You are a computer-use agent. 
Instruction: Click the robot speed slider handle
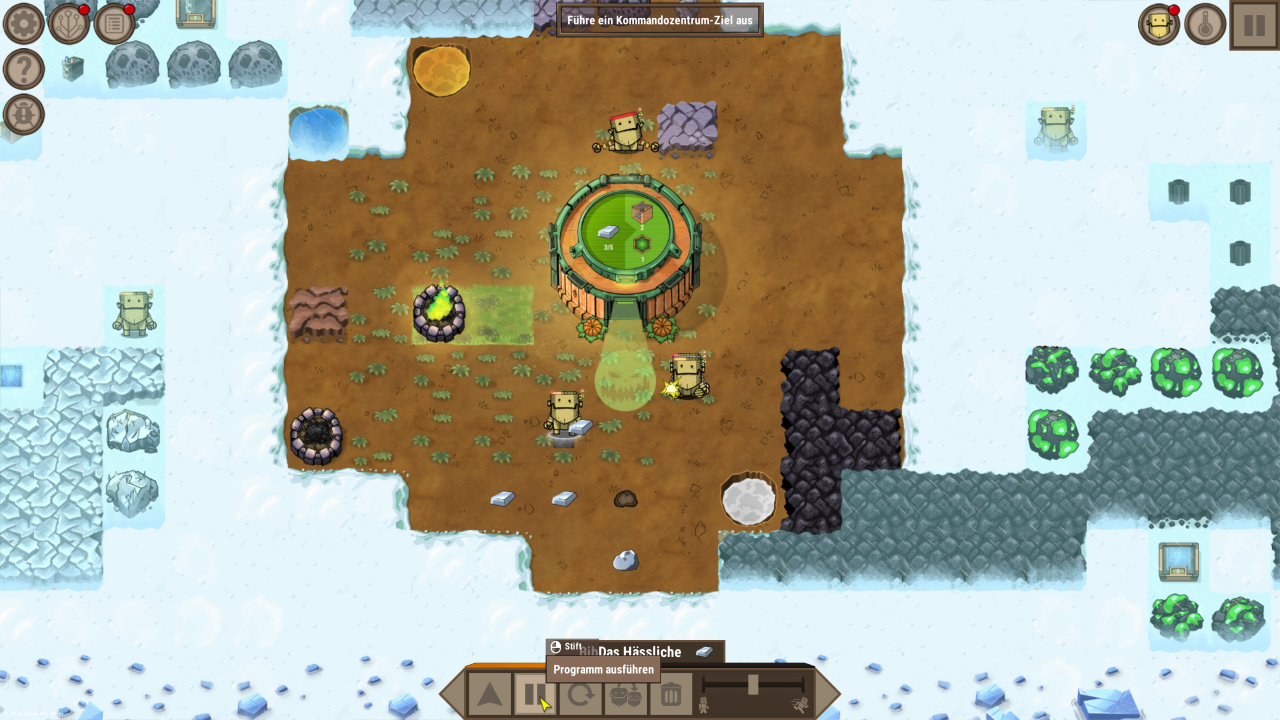(753, 684)
